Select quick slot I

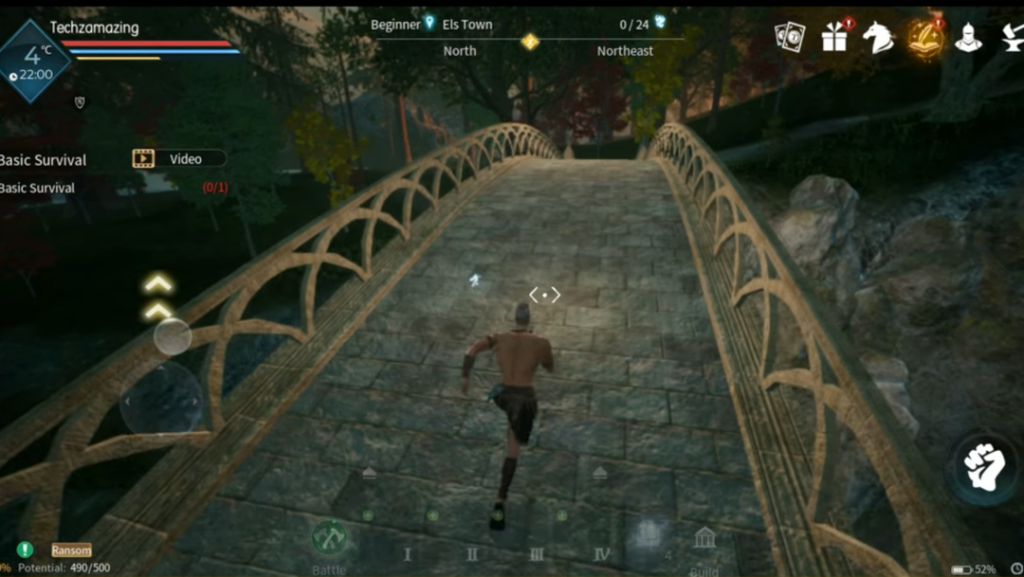pos(406,554)
